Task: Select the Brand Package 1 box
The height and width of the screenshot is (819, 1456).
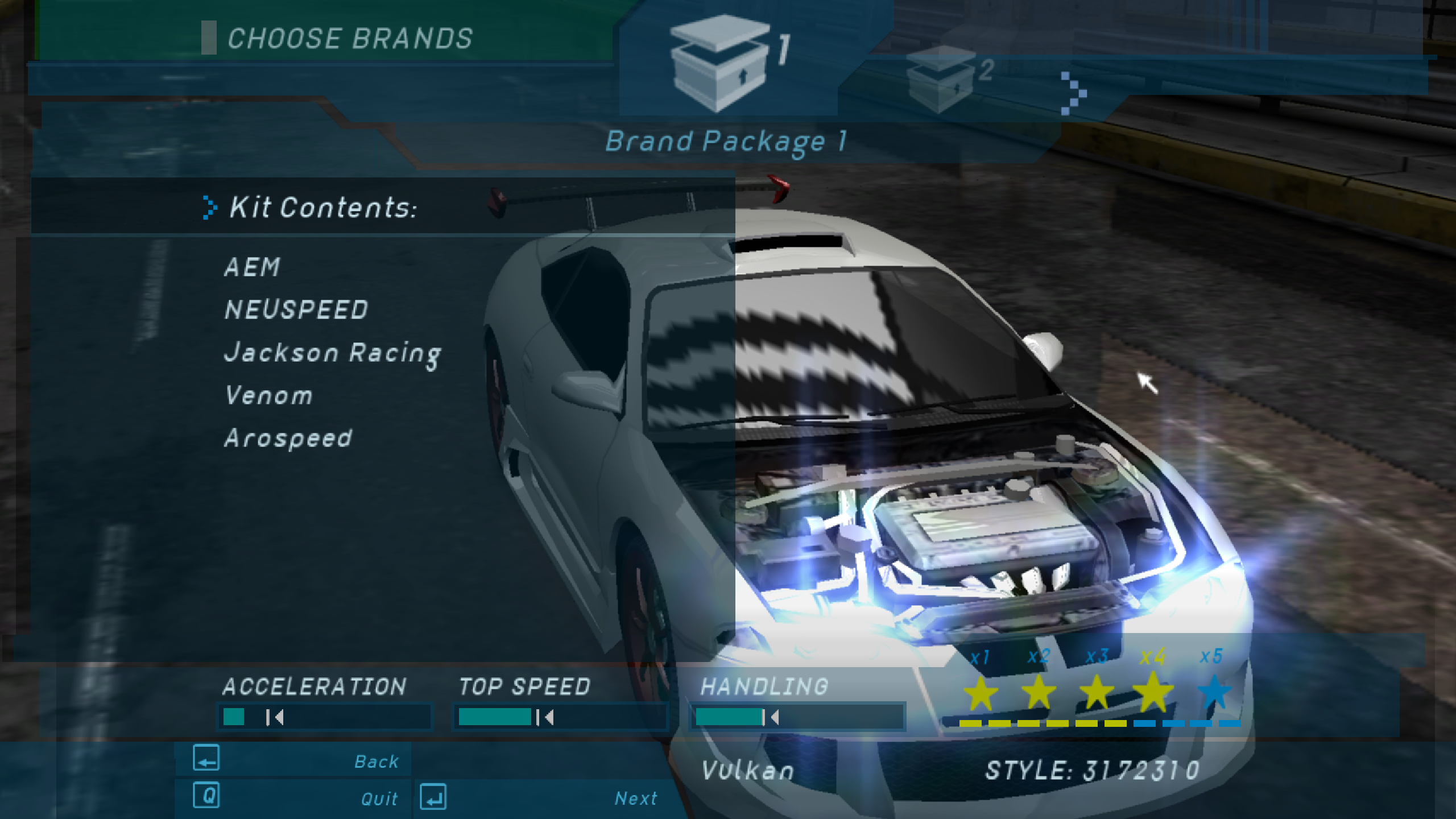Action: 721,64
